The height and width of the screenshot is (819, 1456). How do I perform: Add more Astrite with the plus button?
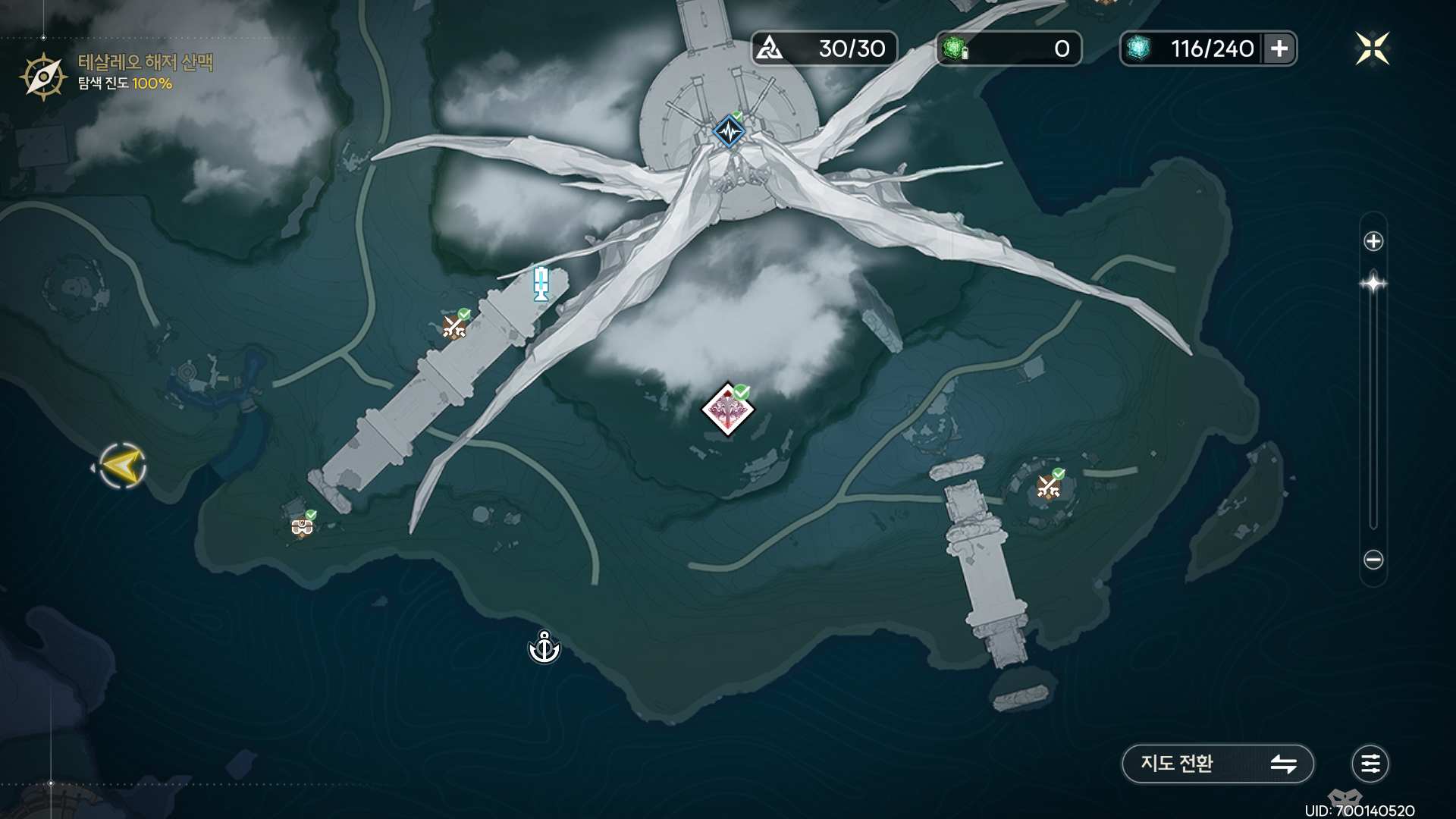[x=1279, y=49]
